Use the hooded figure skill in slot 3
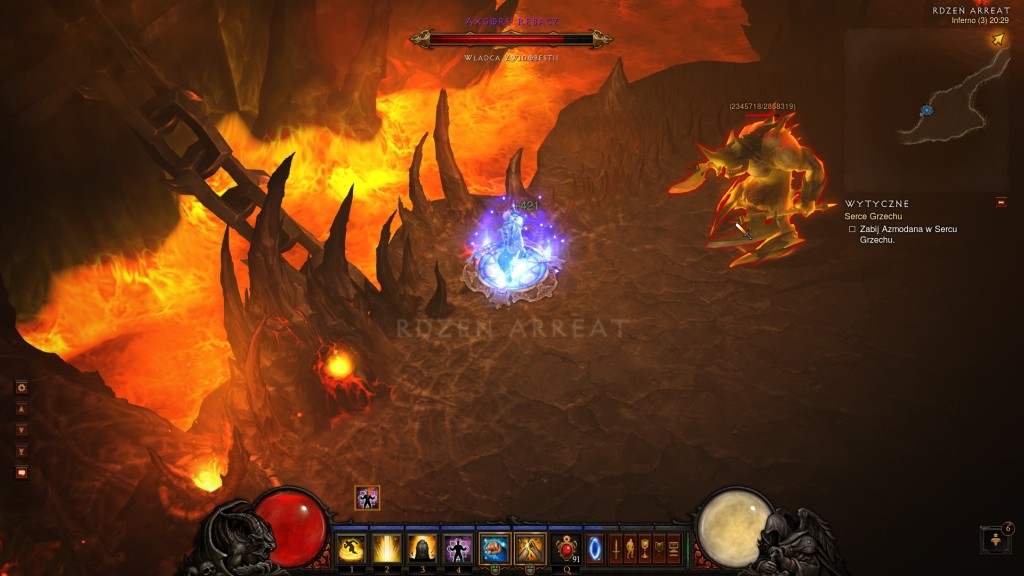 pos(421,548)
